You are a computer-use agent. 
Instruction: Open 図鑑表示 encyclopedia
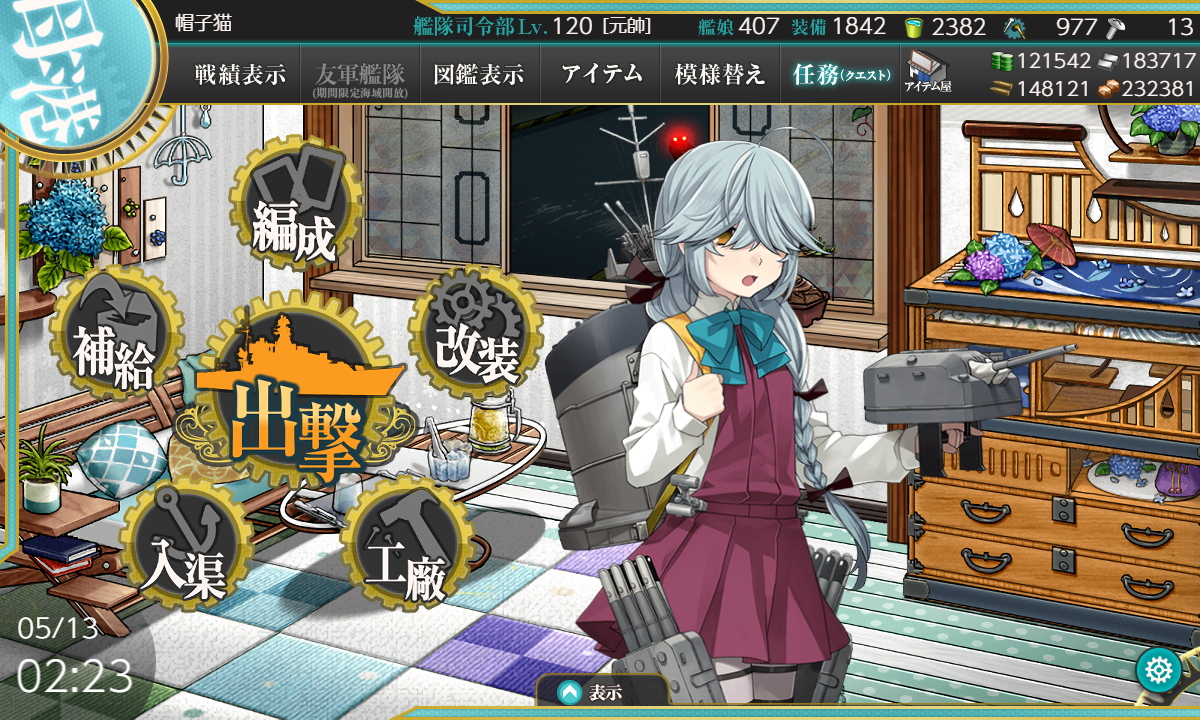(480, 75)
